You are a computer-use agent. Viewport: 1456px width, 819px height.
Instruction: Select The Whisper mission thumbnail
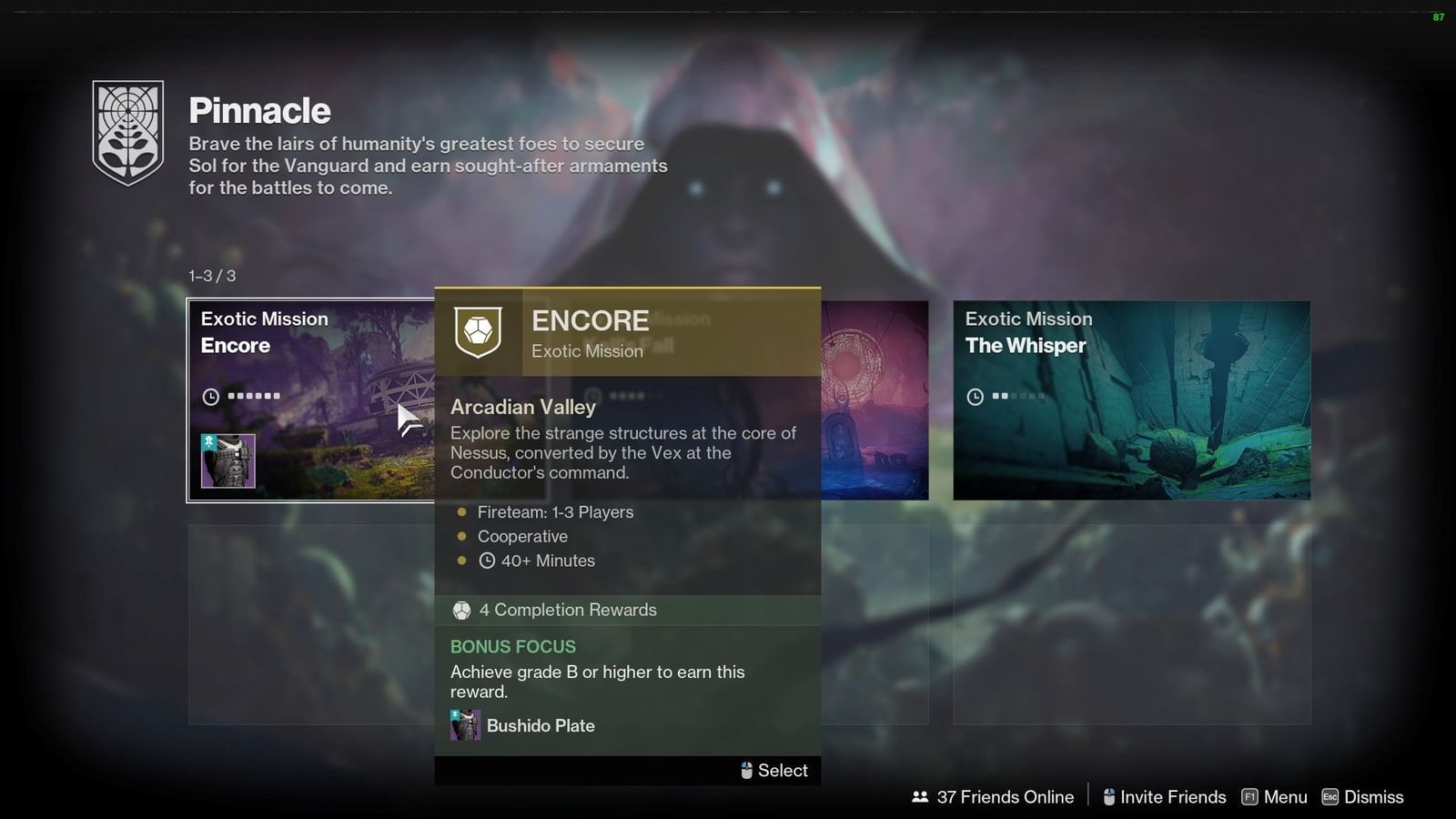tap(1131, 400)
